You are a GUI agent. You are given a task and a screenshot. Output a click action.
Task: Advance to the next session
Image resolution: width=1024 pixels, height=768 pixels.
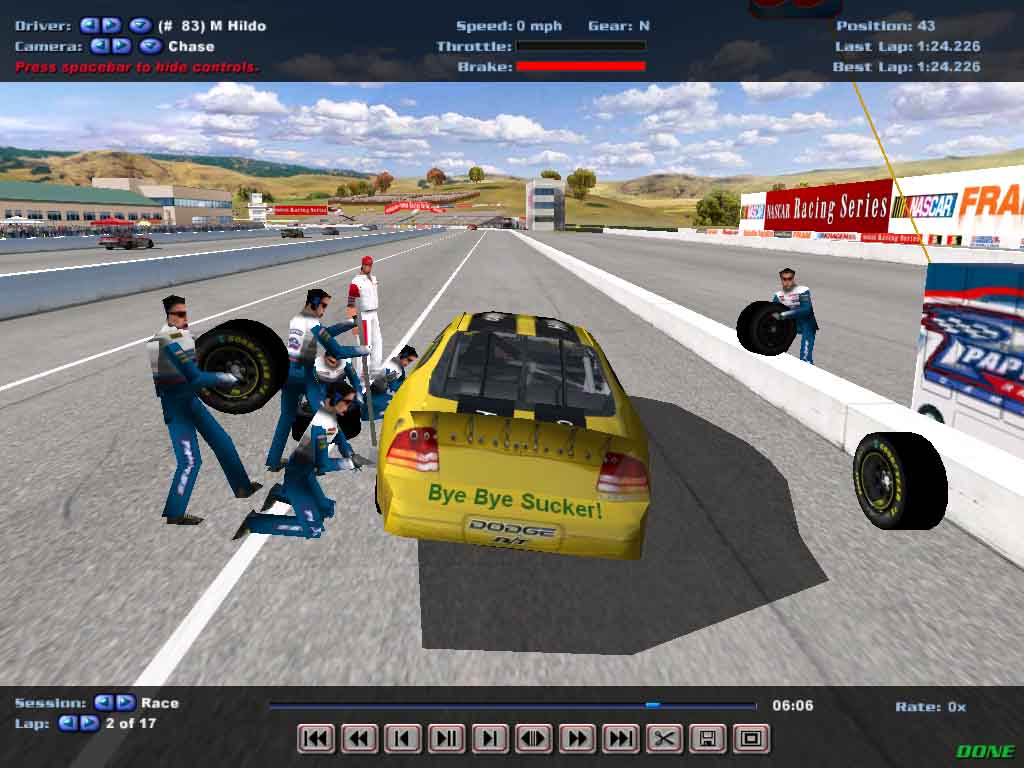[x=125, y=703]
